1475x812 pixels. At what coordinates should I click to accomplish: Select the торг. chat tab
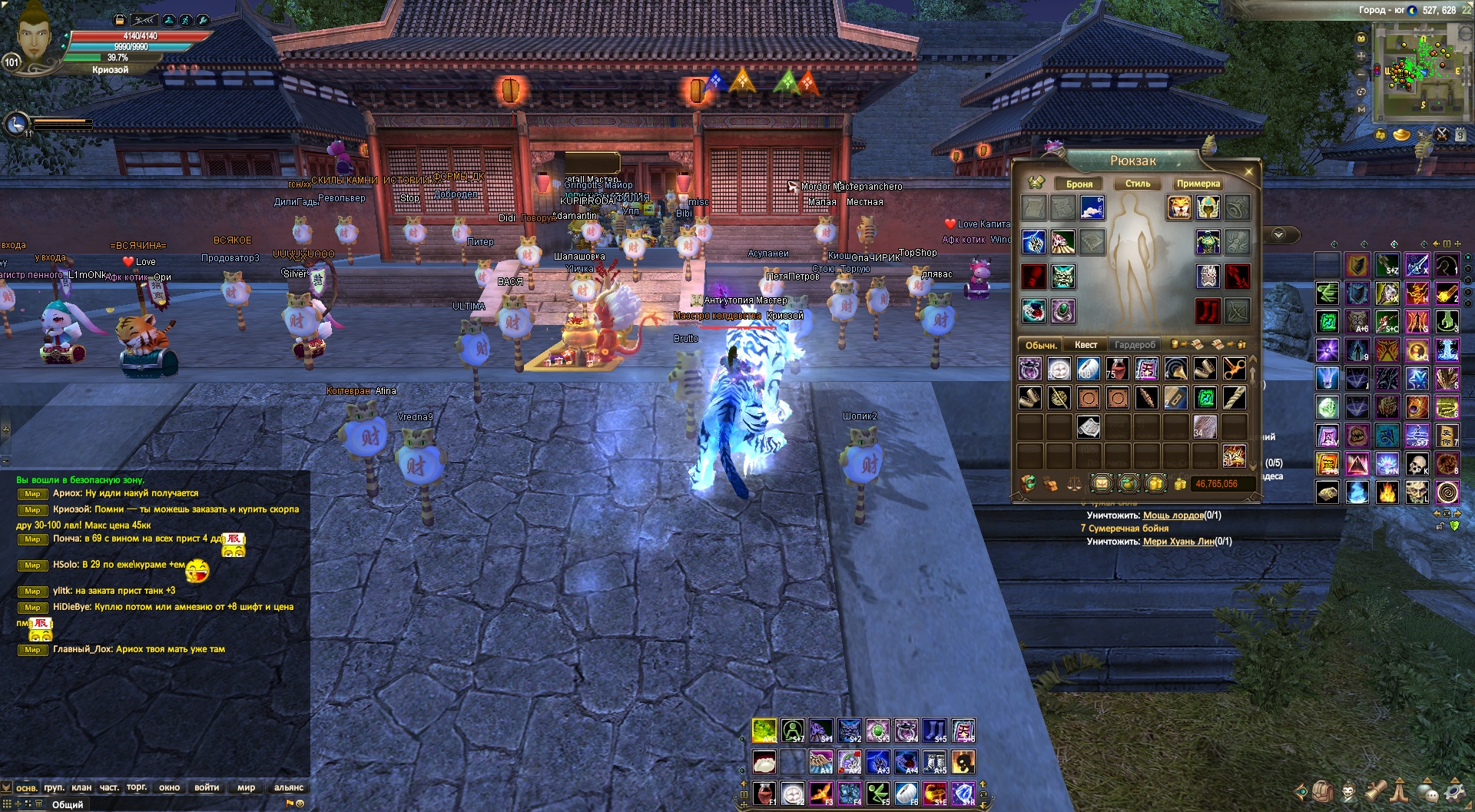137,787
